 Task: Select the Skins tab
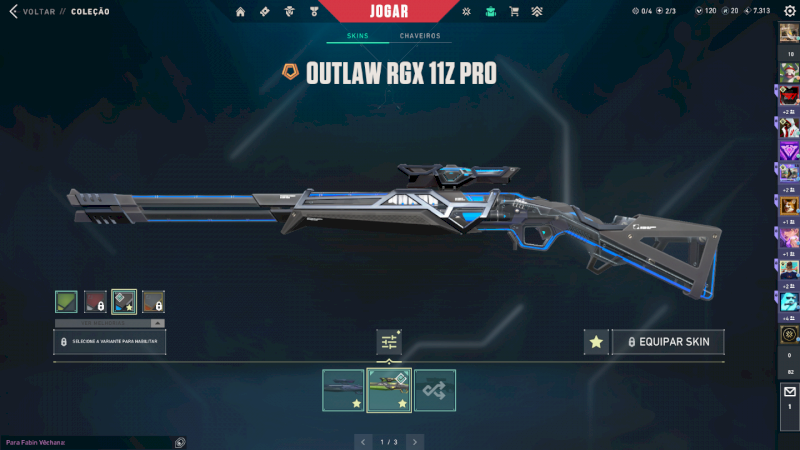pos(357,36)
